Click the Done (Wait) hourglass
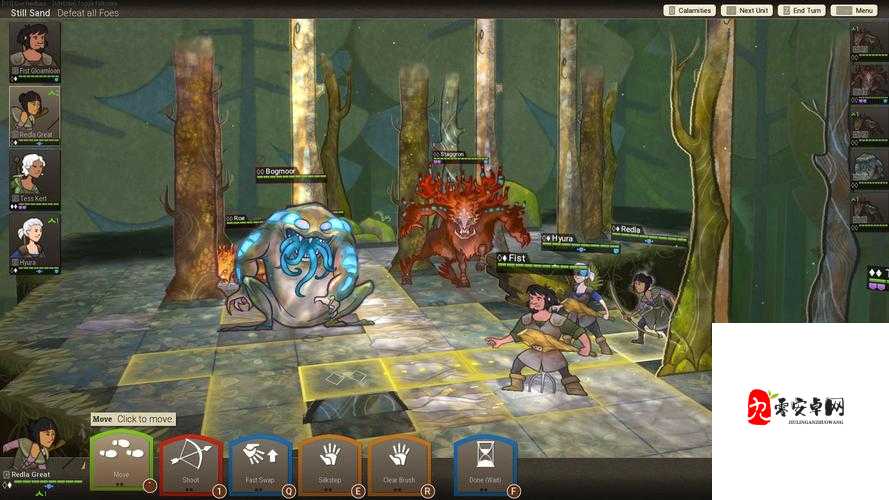The width and height of the screenshot is (889, 500). (485, 461)
